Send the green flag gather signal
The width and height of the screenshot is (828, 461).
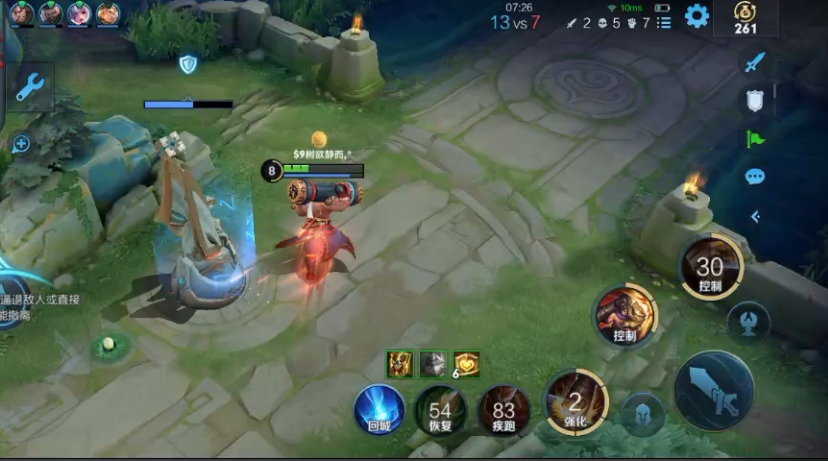click(x=755, y=139)
